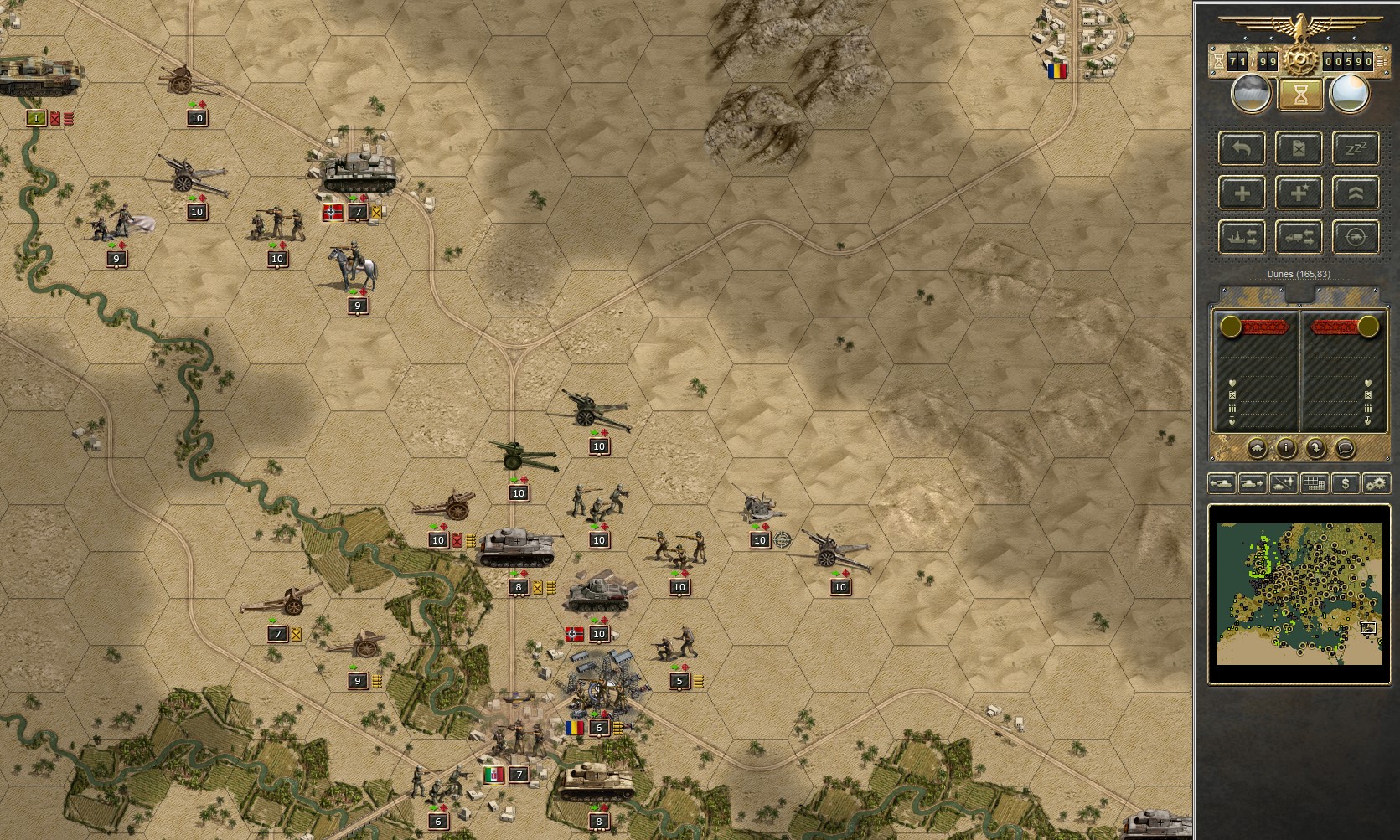Toggle the sun weather display
Screen dimensions: 1400x840
pyautogui.click(x=1348, y=95)
